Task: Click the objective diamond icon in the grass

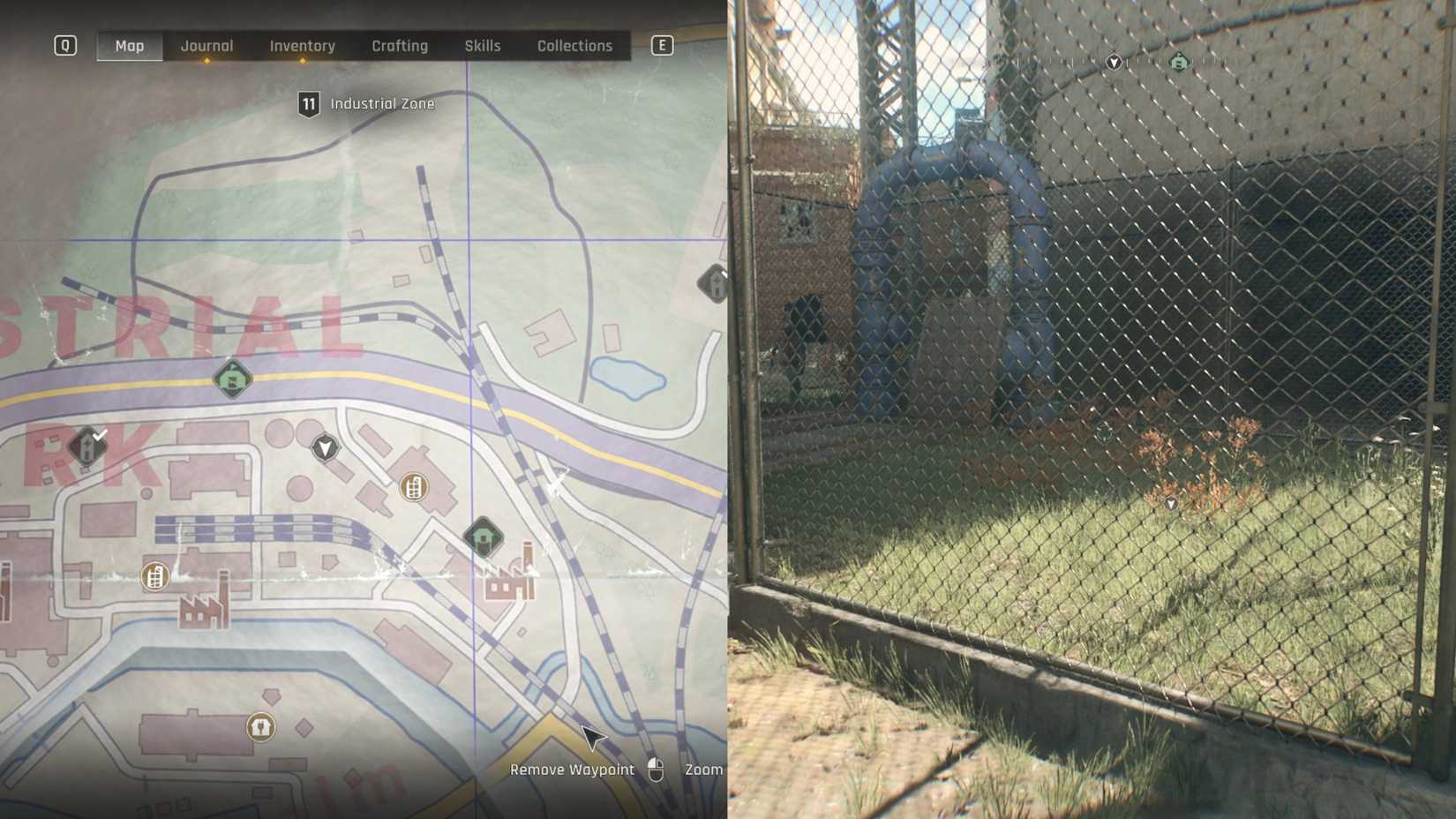Action: click(x=1170, y=502)
